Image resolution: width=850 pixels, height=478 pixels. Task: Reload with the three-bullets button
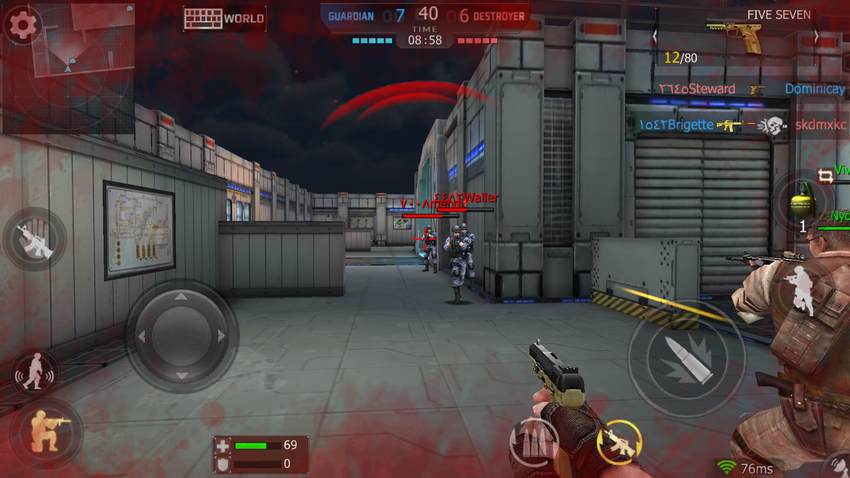coord(535,440)
